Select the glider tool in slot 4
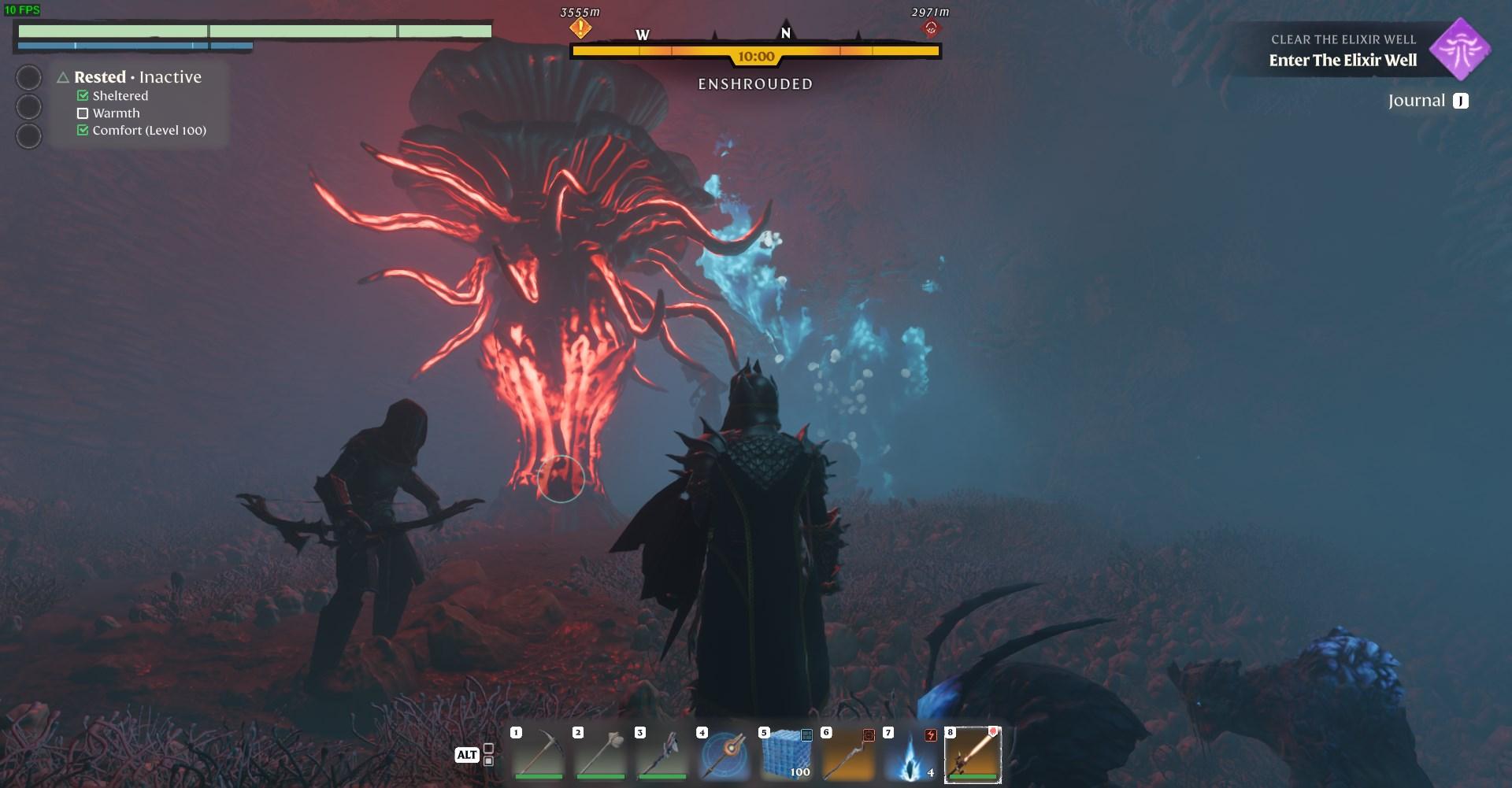 click(x=724, y=754)
